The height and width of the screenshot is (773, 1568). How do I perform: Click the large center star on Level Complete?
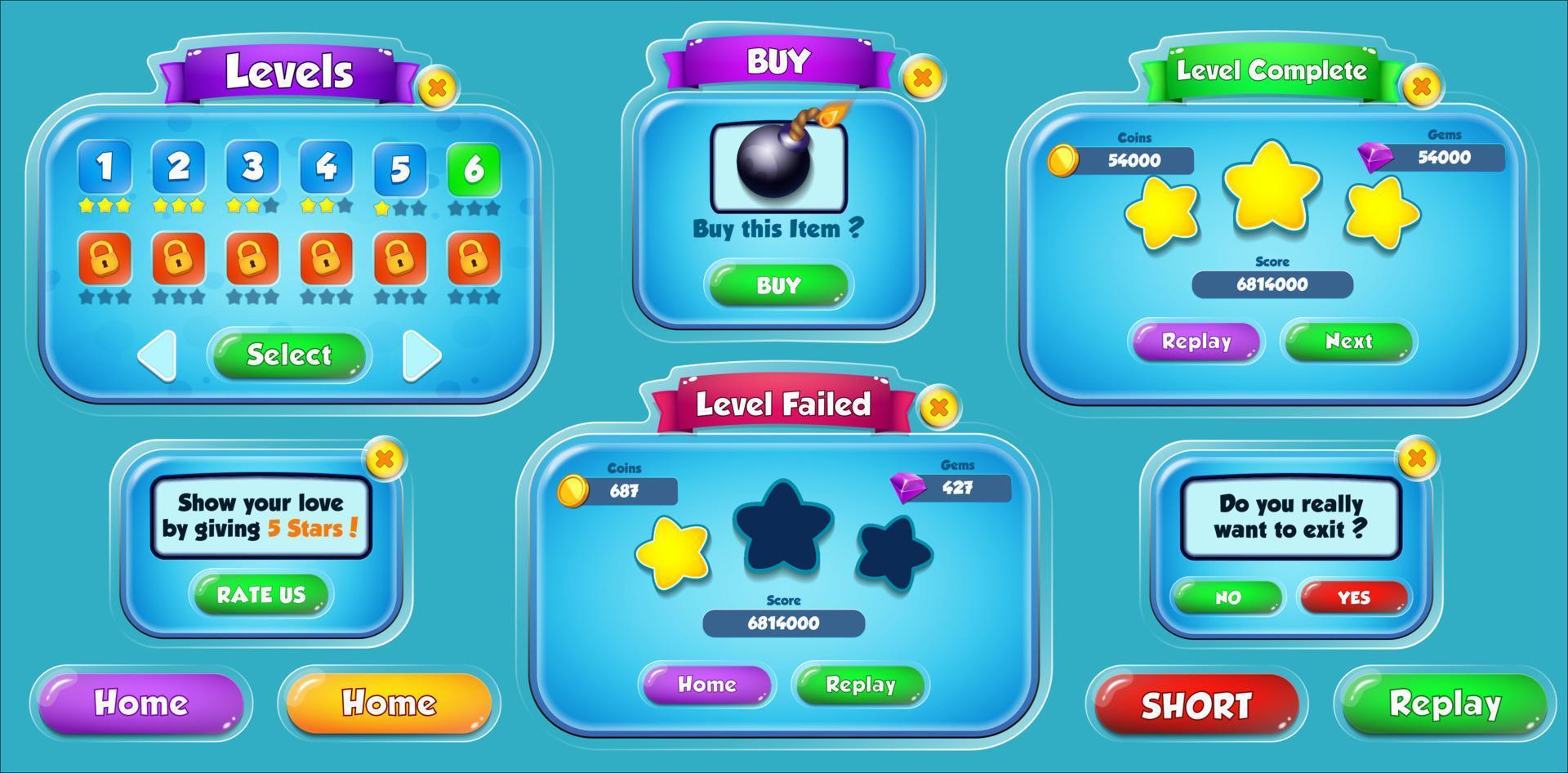[x=1274, y=192]
